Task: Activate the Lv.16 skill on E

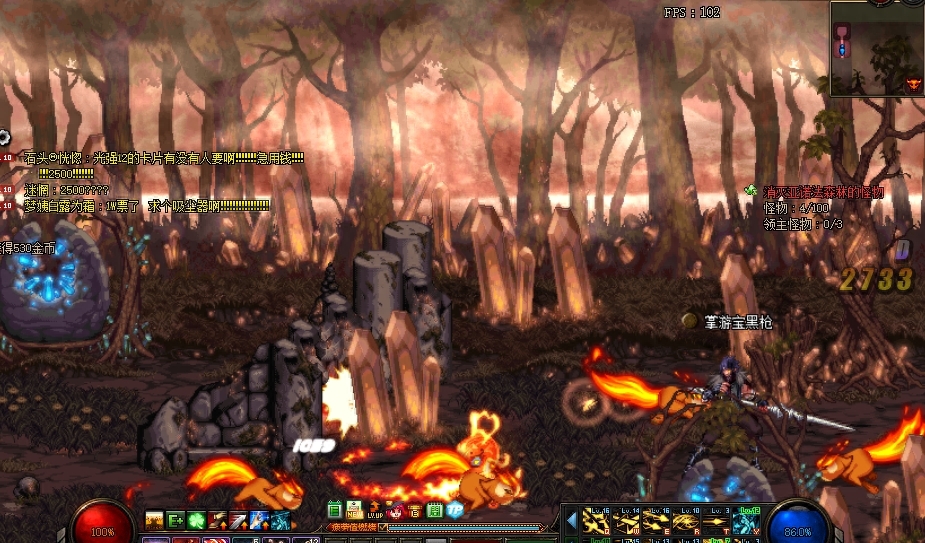Action: pos(656,521)
